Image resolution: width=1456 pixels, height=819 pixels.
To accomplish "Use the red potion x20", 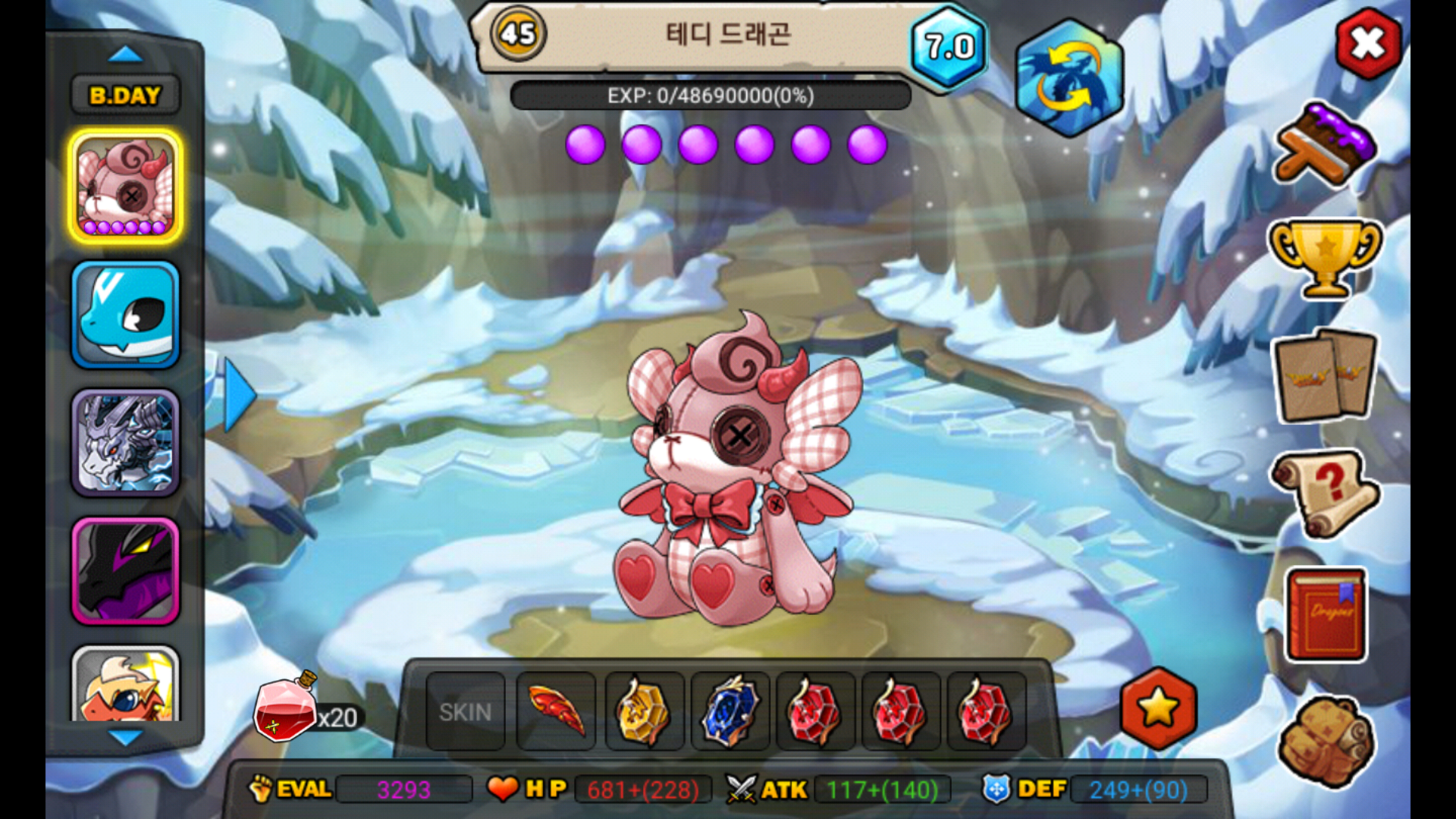I will 287,708.
